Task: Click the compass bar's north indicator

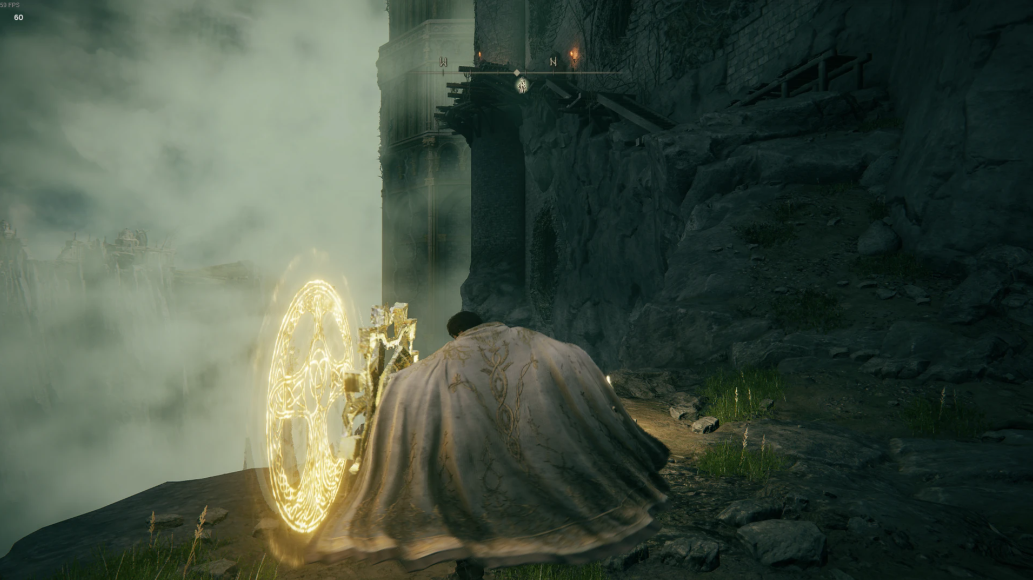Action: pyautogui.click(x=553, y=62)
